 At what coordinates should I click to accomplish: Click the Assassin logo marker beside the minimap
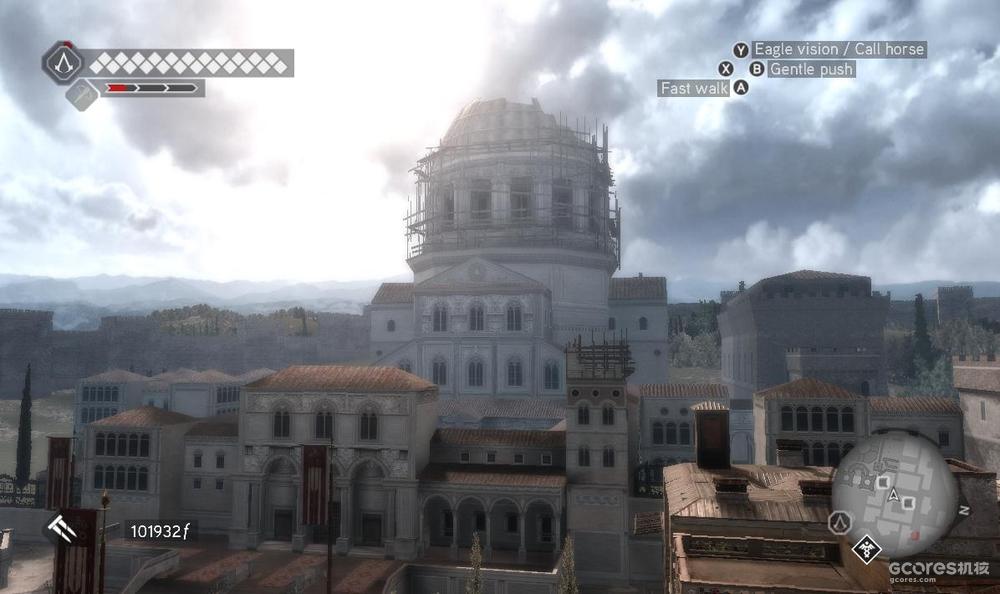(840, 522)
